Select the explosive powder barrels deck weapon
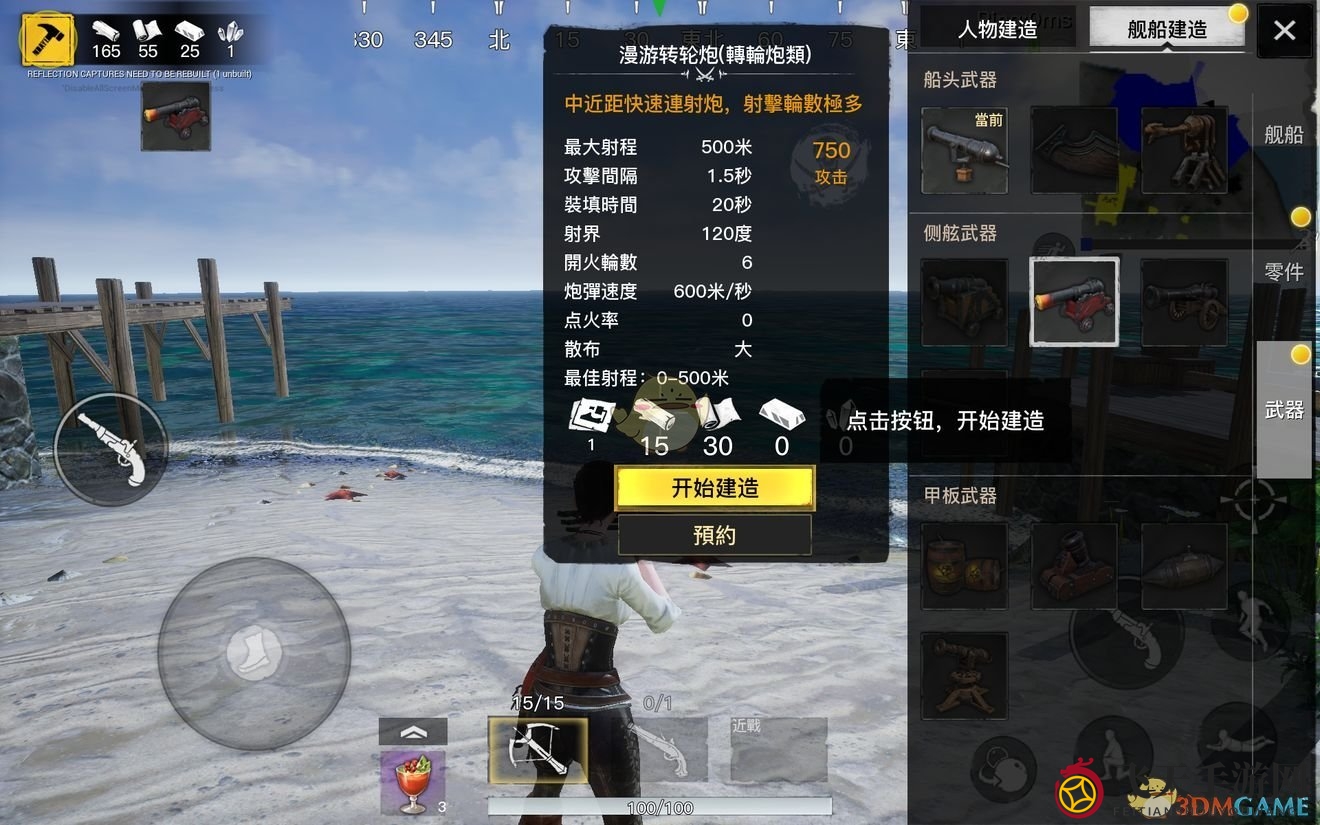The width and height of the screenshot is (1320, 825). [x=963, y=565]
